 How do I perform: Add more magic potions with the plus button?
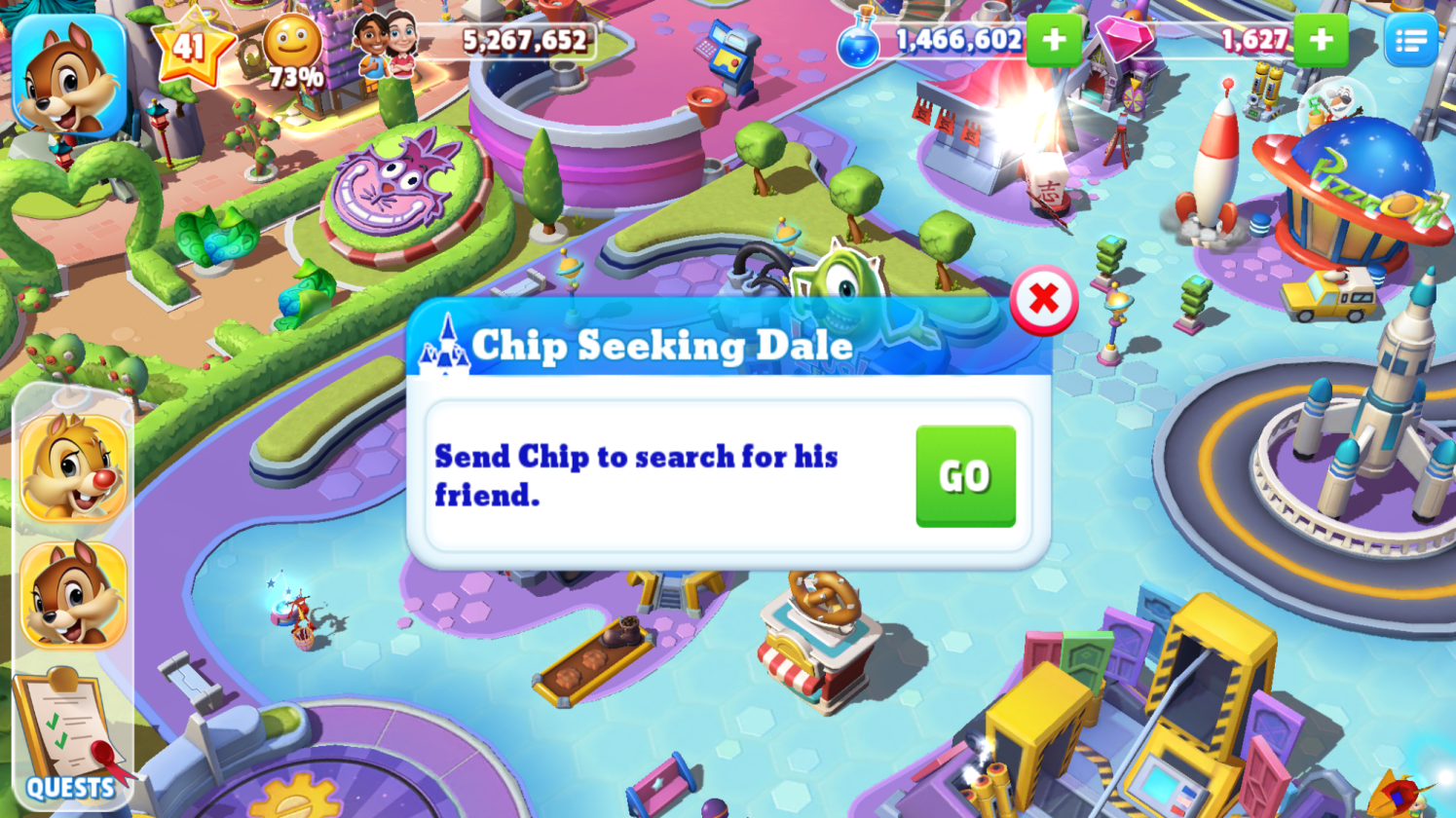coord(1055,41)
